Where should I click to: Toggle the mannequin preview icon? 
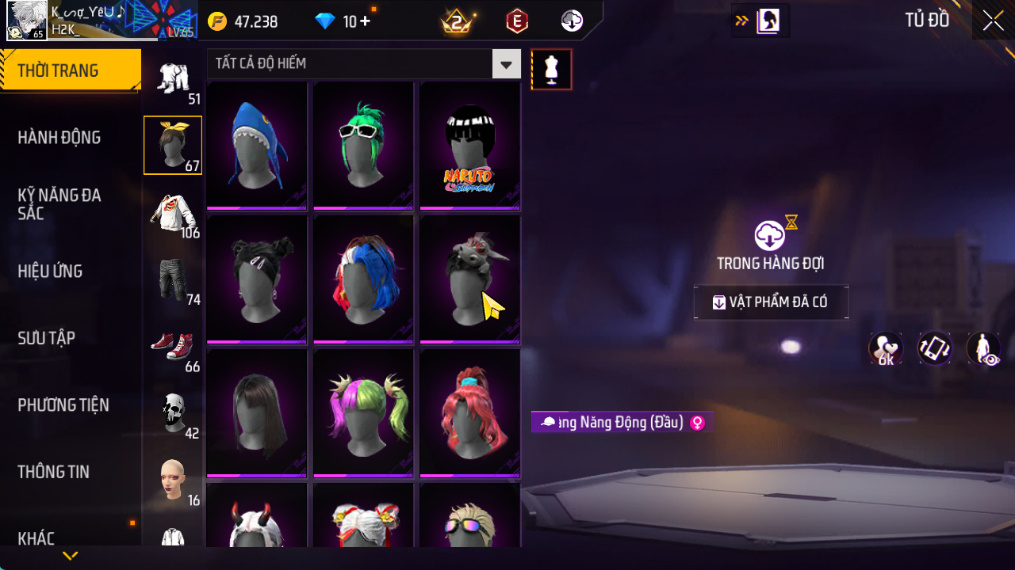click(551, 69)
